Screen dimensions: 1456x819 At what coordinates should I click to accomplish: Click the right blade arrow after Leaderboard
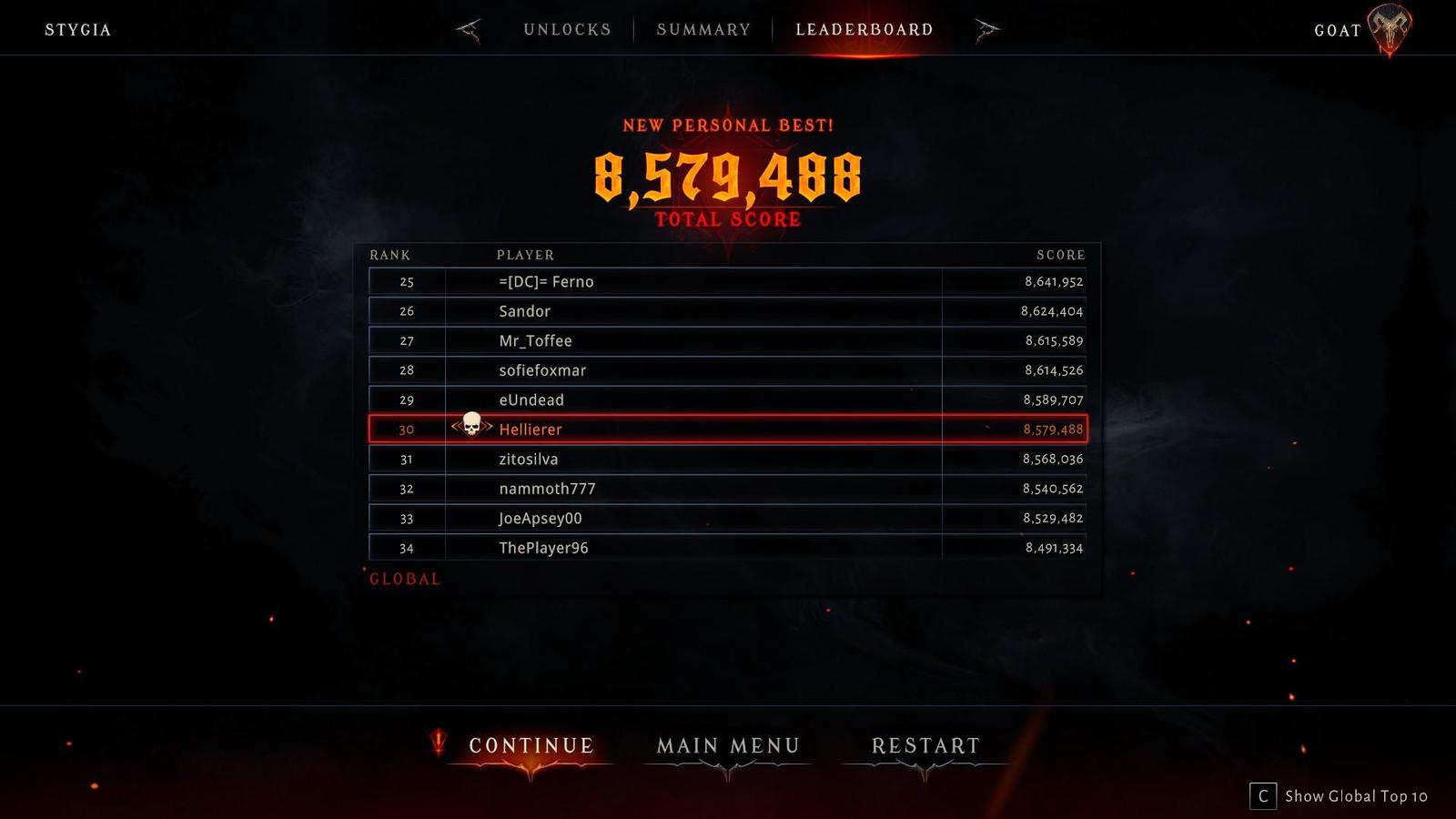[986, 28]
